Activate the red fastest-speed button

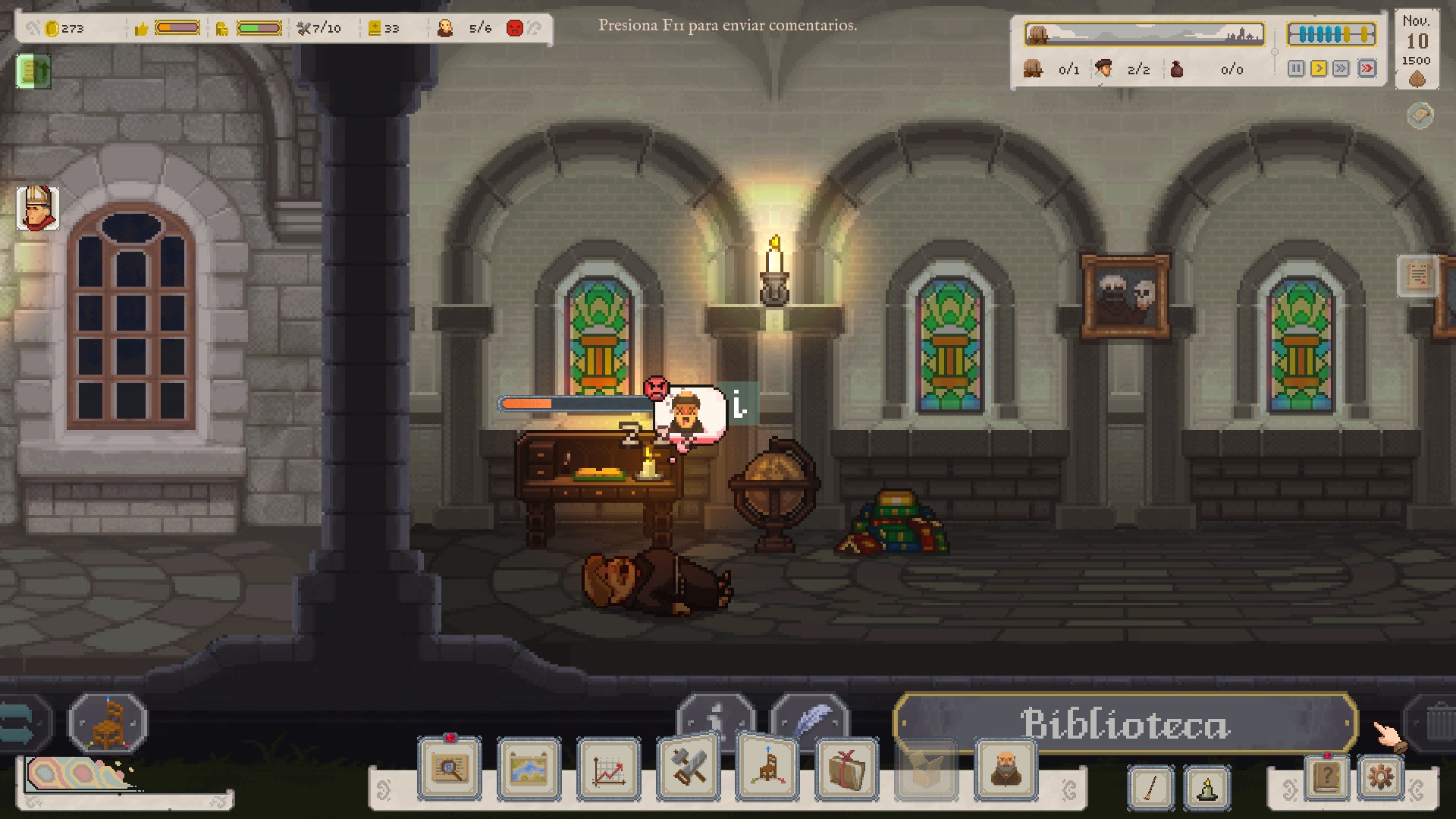click(x=1367, y=69)
